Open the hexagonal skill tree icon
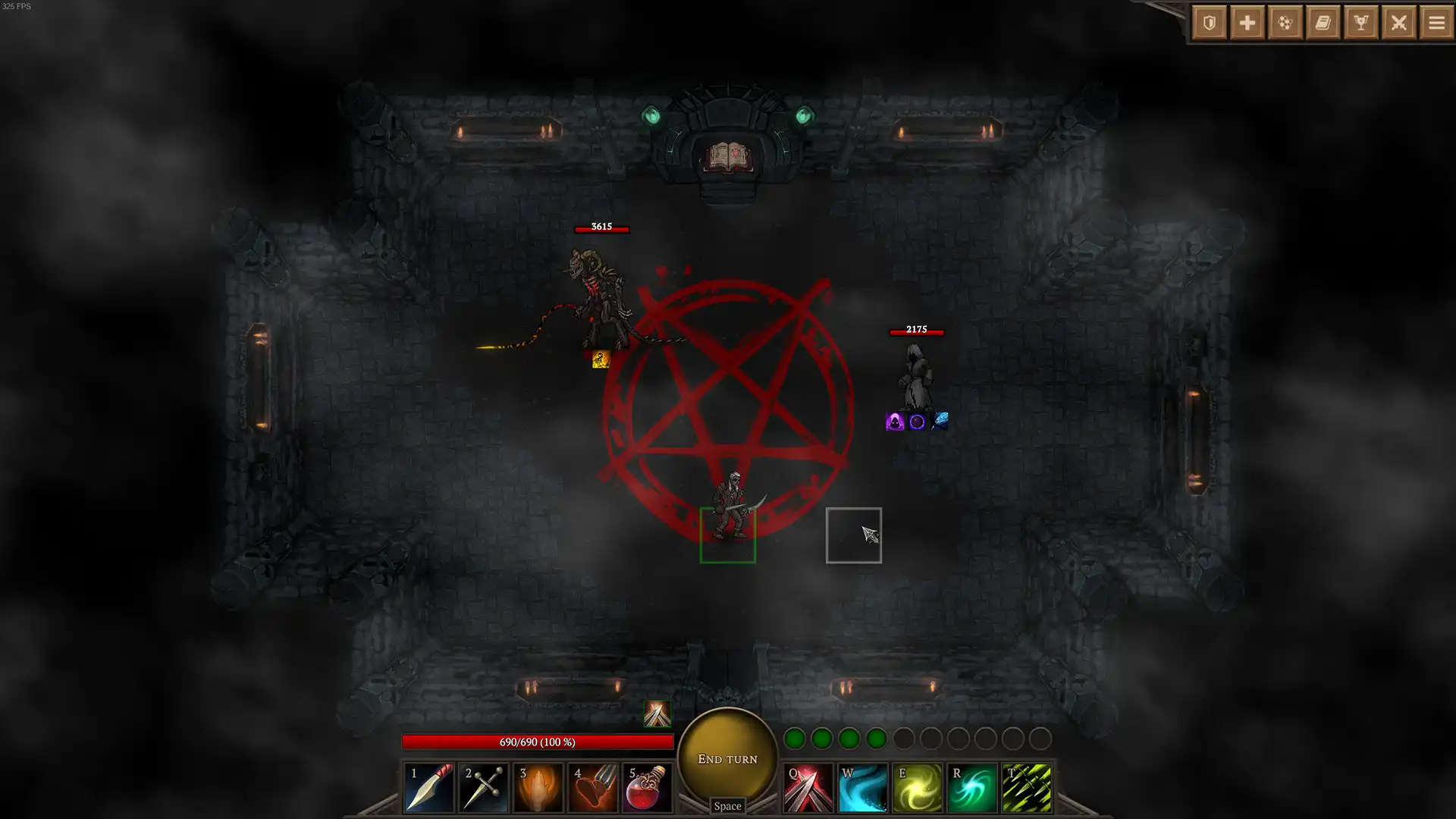 tap(1285, 23)
